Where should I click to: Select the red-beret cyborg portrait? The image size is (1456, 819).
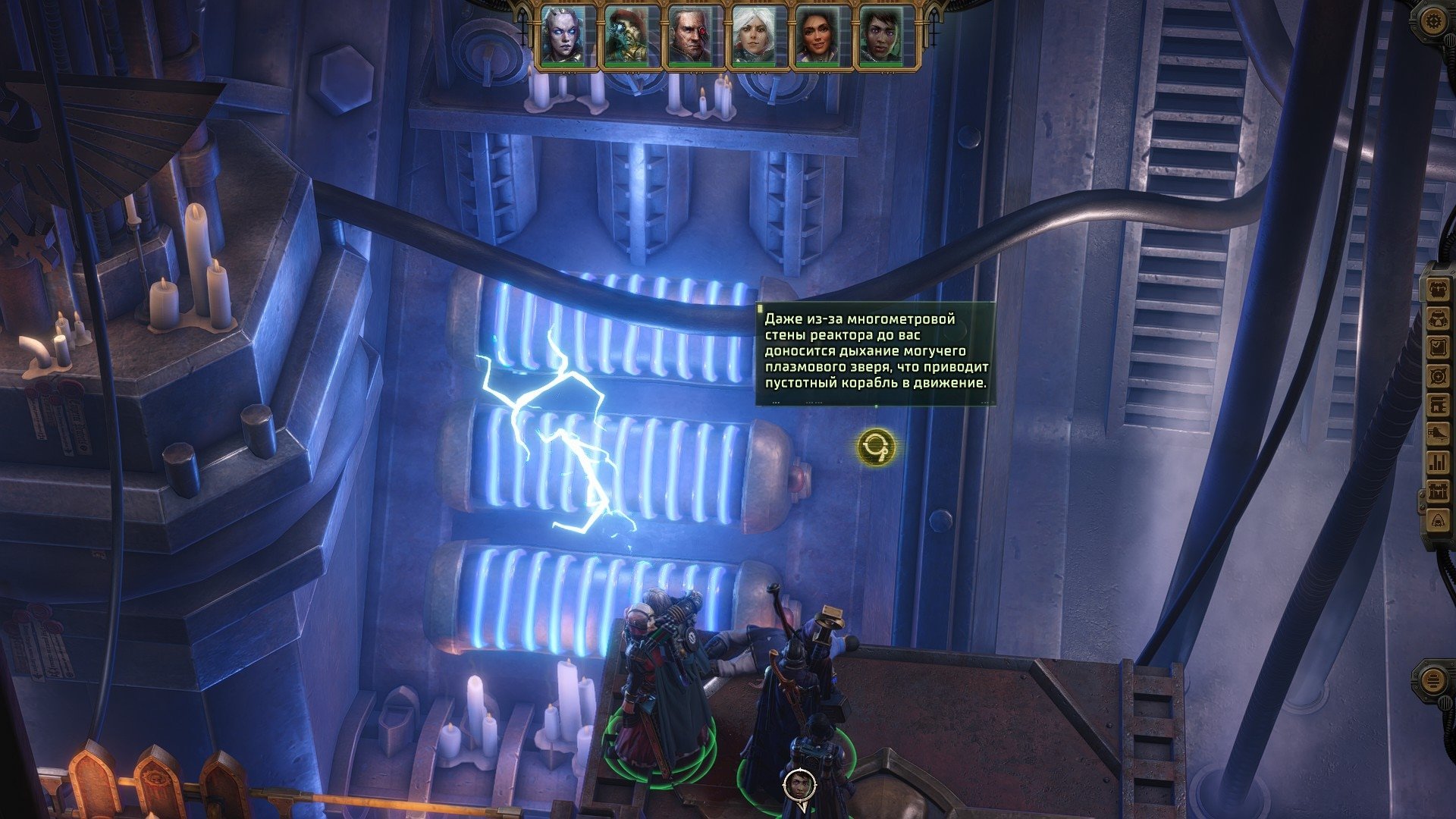pyautogui.click(x=626, y=36)
